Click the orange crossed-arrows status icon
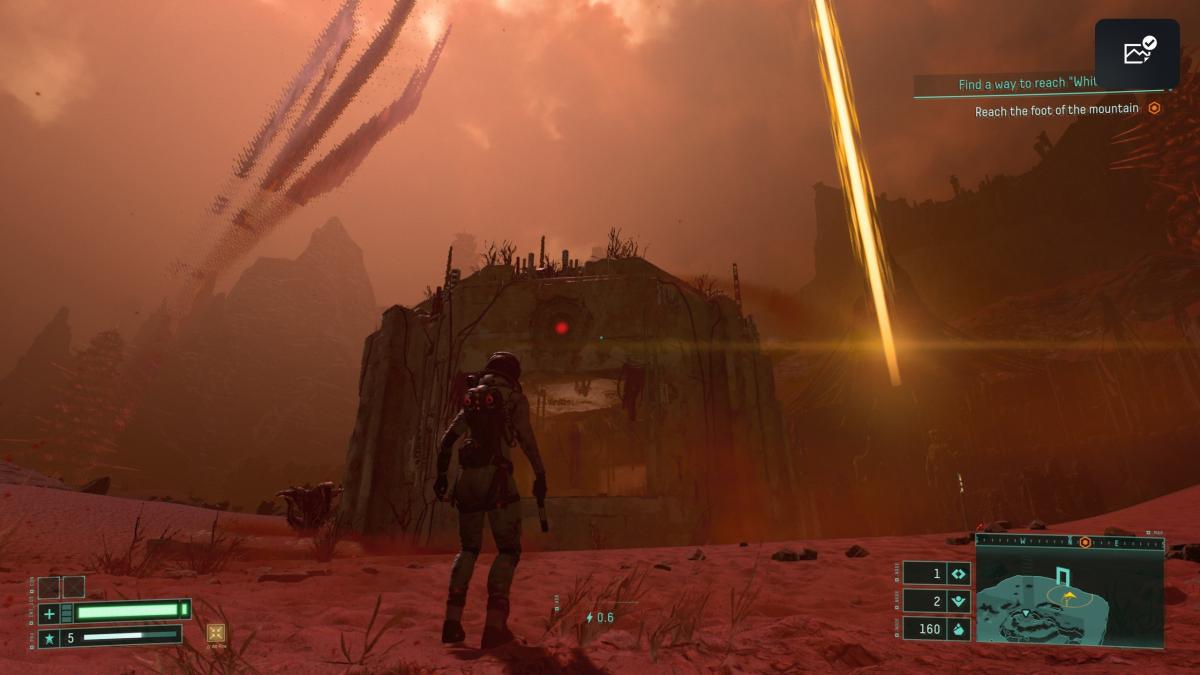Image resolution: width=1200 pixels, height=675 pixels. pos(216,632)
